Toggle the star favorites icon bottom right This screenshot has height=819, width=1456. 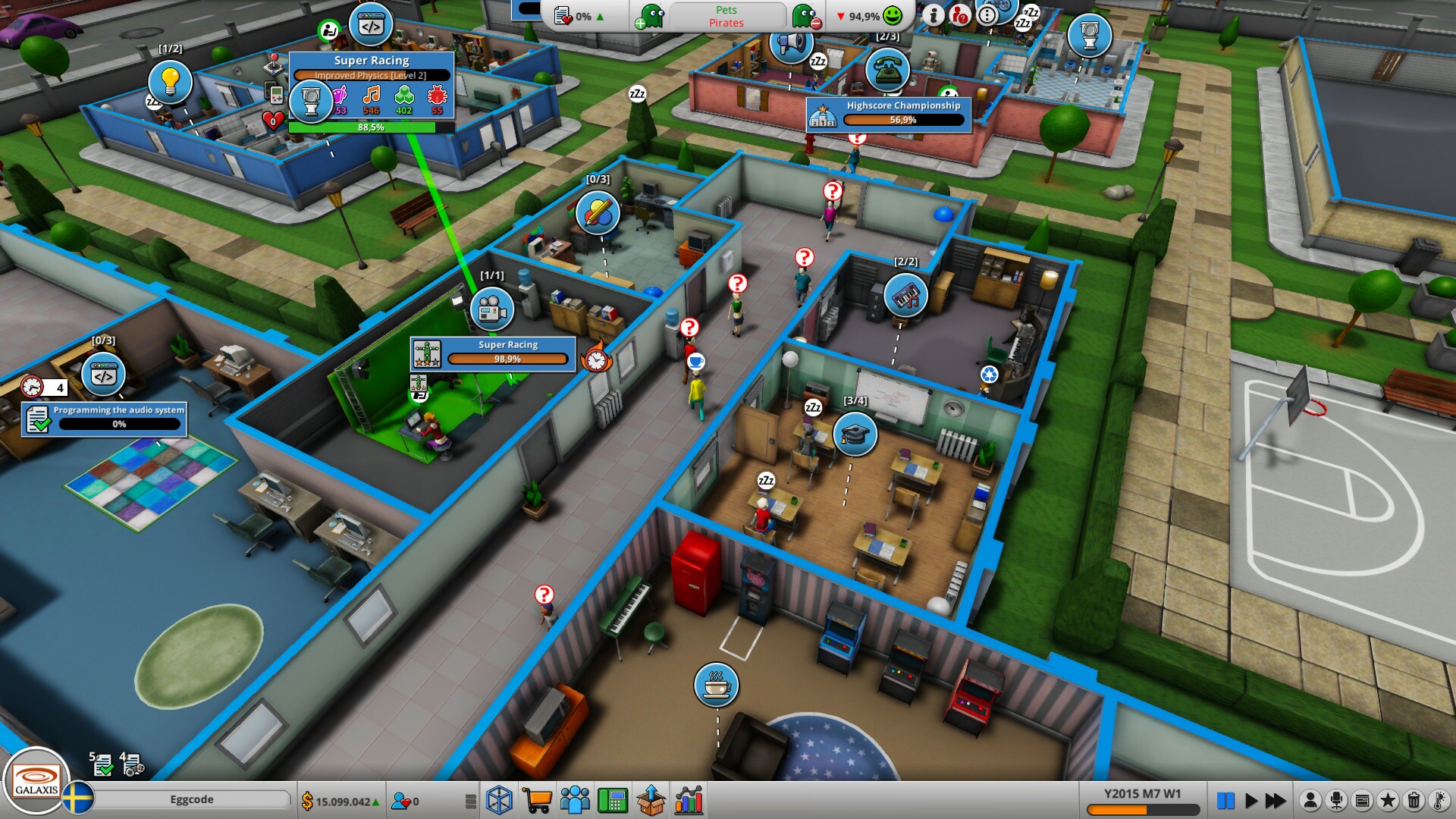(x=1387, y=800)
